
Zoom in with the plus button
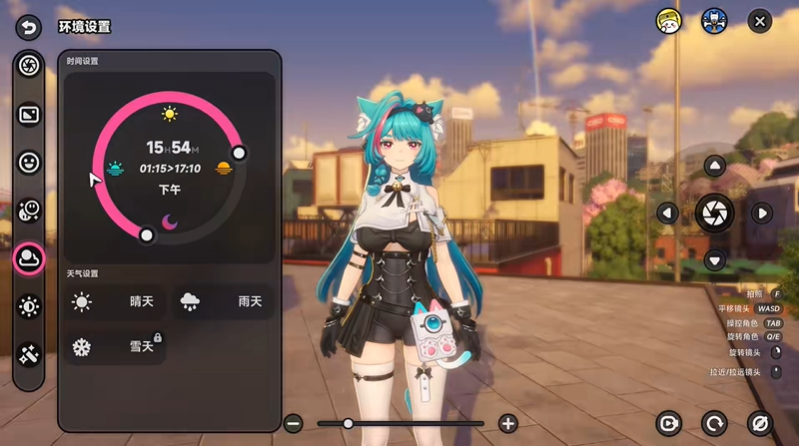[x=507, y=423]
